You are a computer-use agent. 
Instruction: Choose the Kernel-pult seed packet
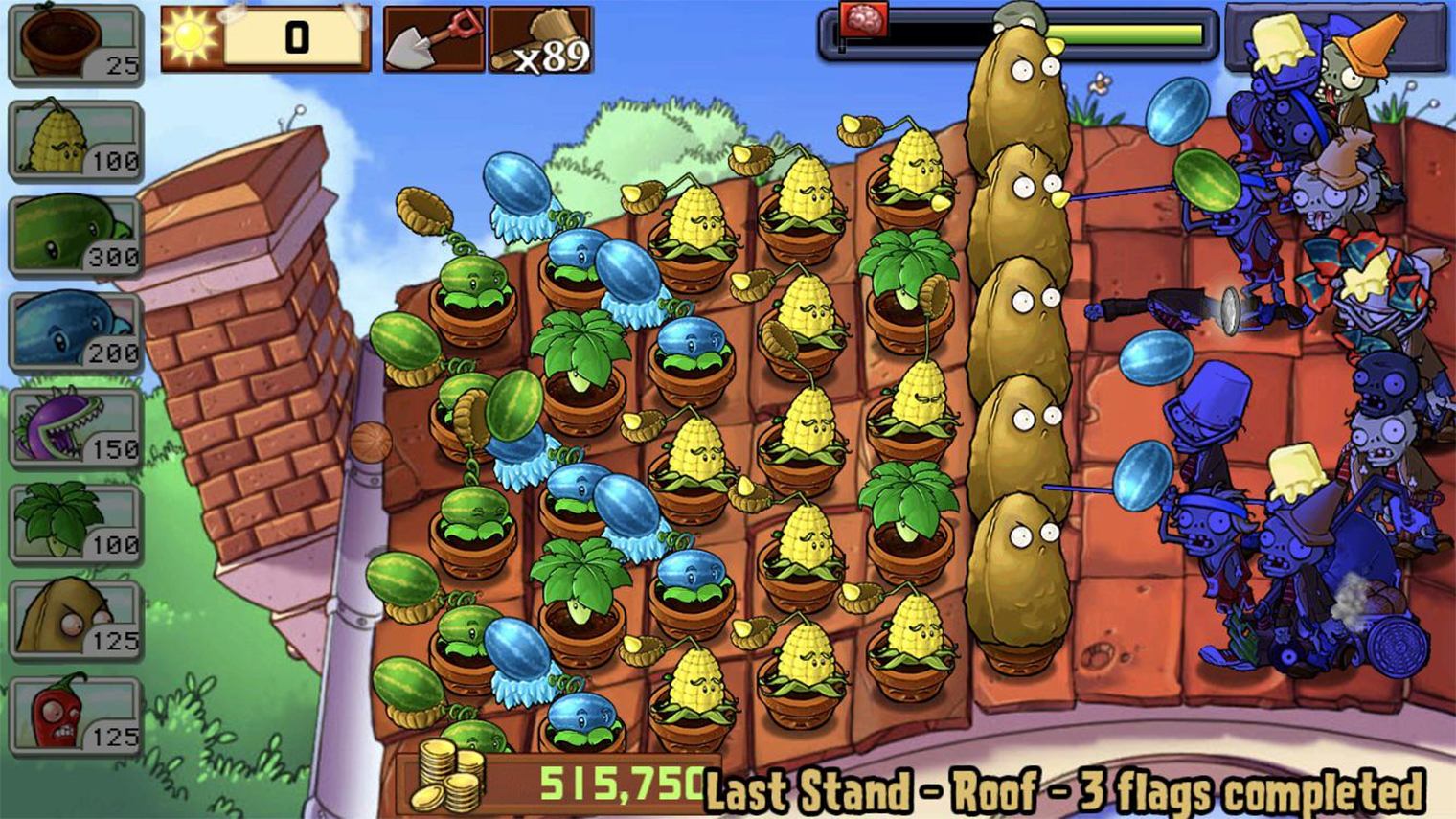pyautogui.click(x=75, y=141)
